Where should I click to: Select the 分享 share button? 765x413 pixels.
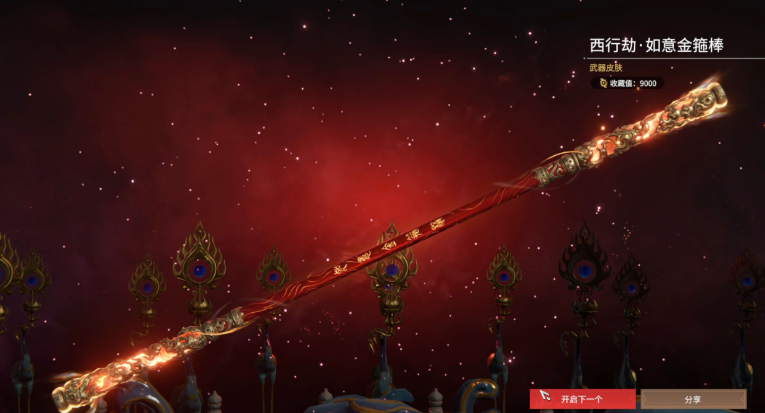pos(693,399)
